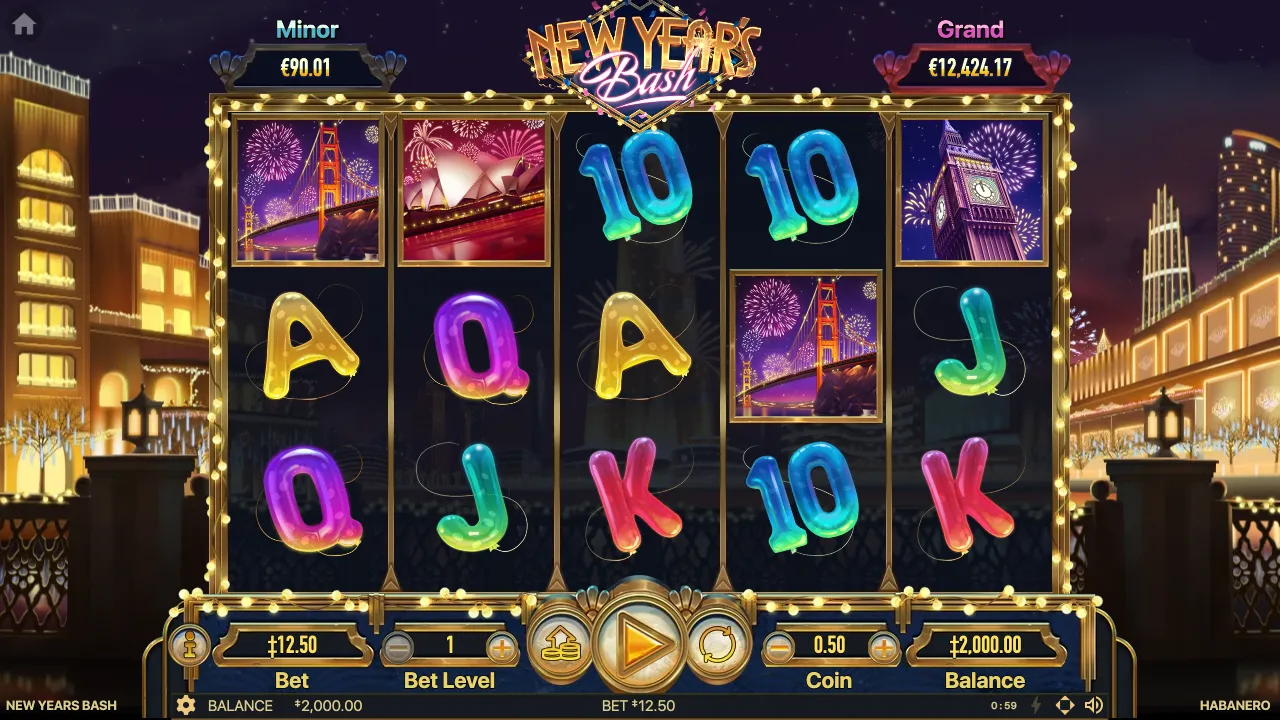
Task: Toggle sound with the speaker icon
Action: point(1094,706)
